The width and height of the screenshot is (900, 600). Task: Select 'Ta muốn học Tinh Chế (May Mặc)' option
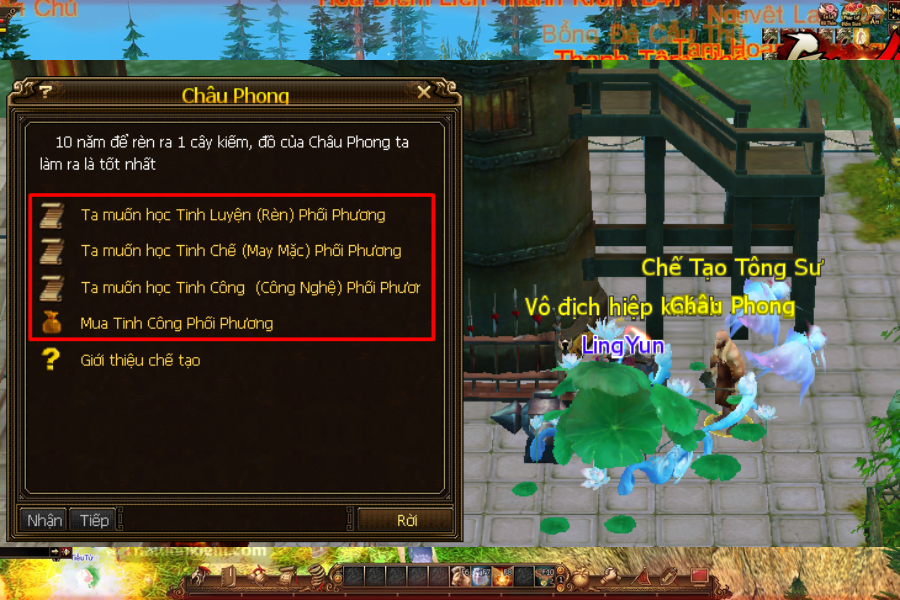point(240,251)
